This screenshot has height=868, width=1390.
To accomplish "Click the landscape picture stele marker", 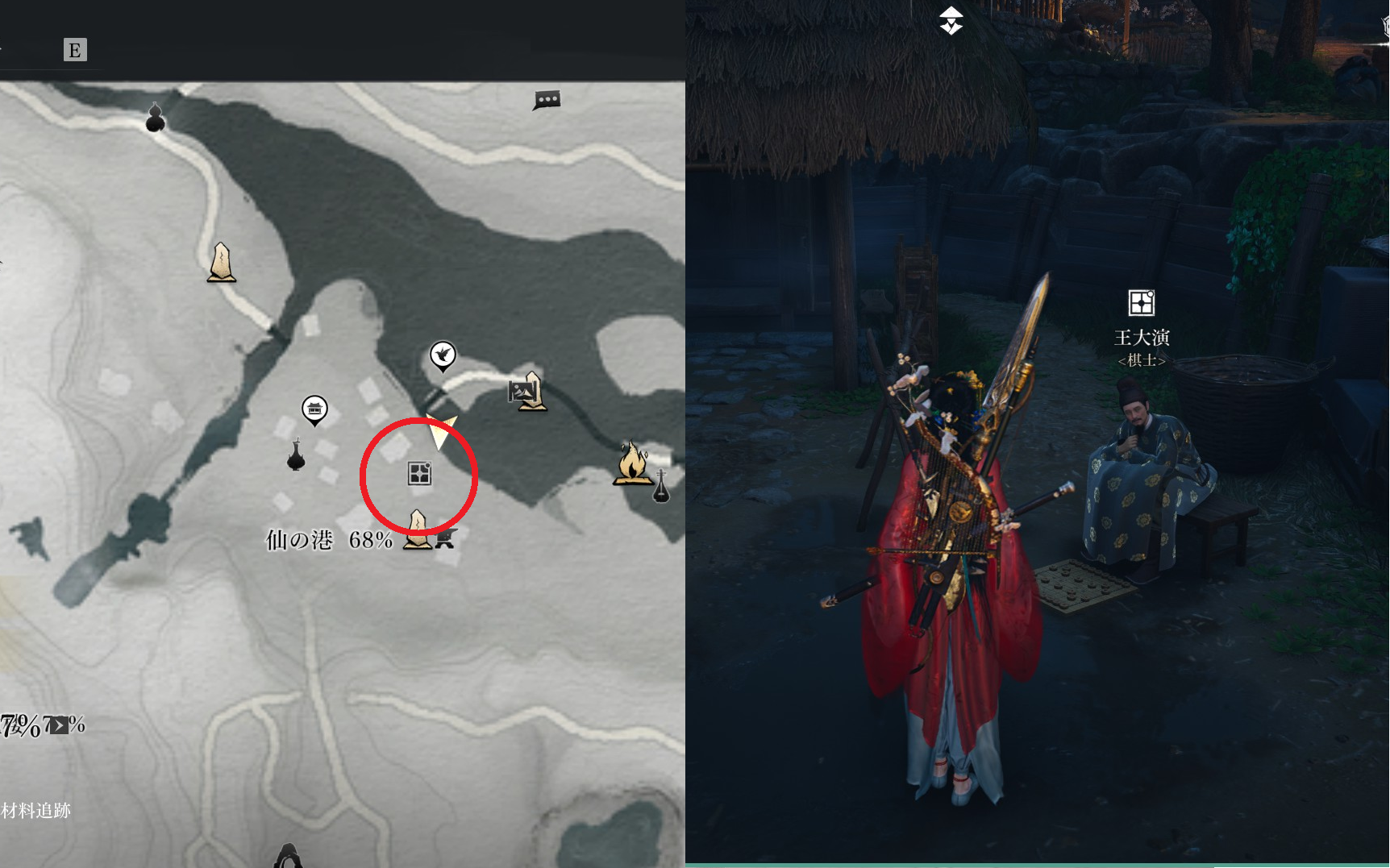I will (527, 392).
